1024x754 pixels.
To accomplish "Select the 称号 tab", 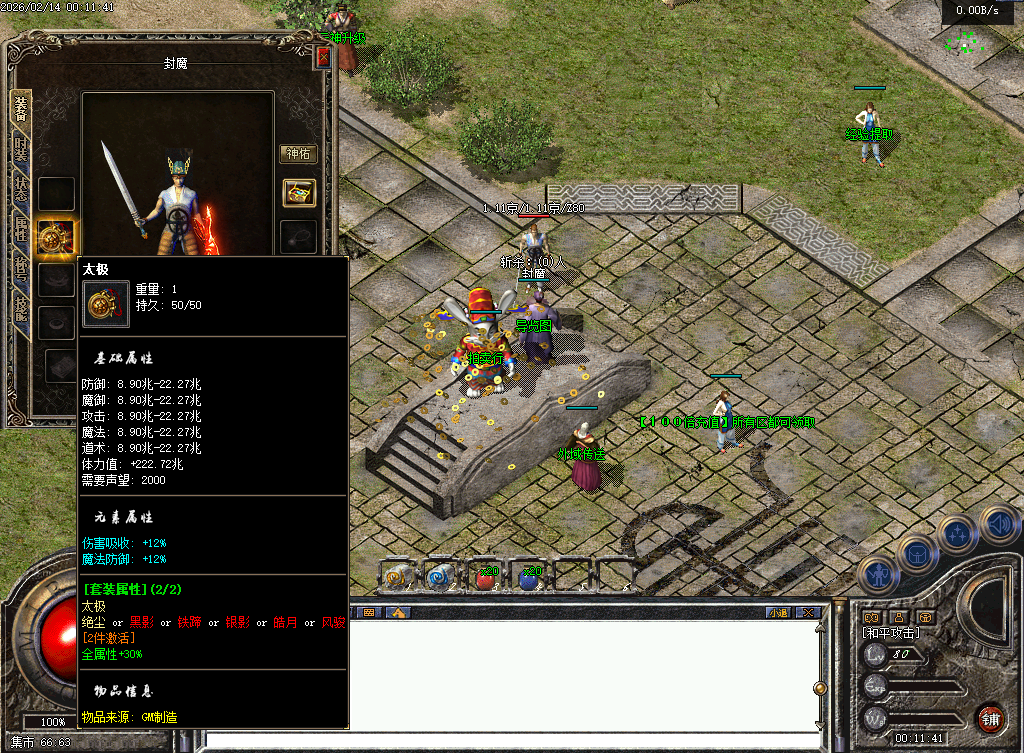I will pos(21,268).
